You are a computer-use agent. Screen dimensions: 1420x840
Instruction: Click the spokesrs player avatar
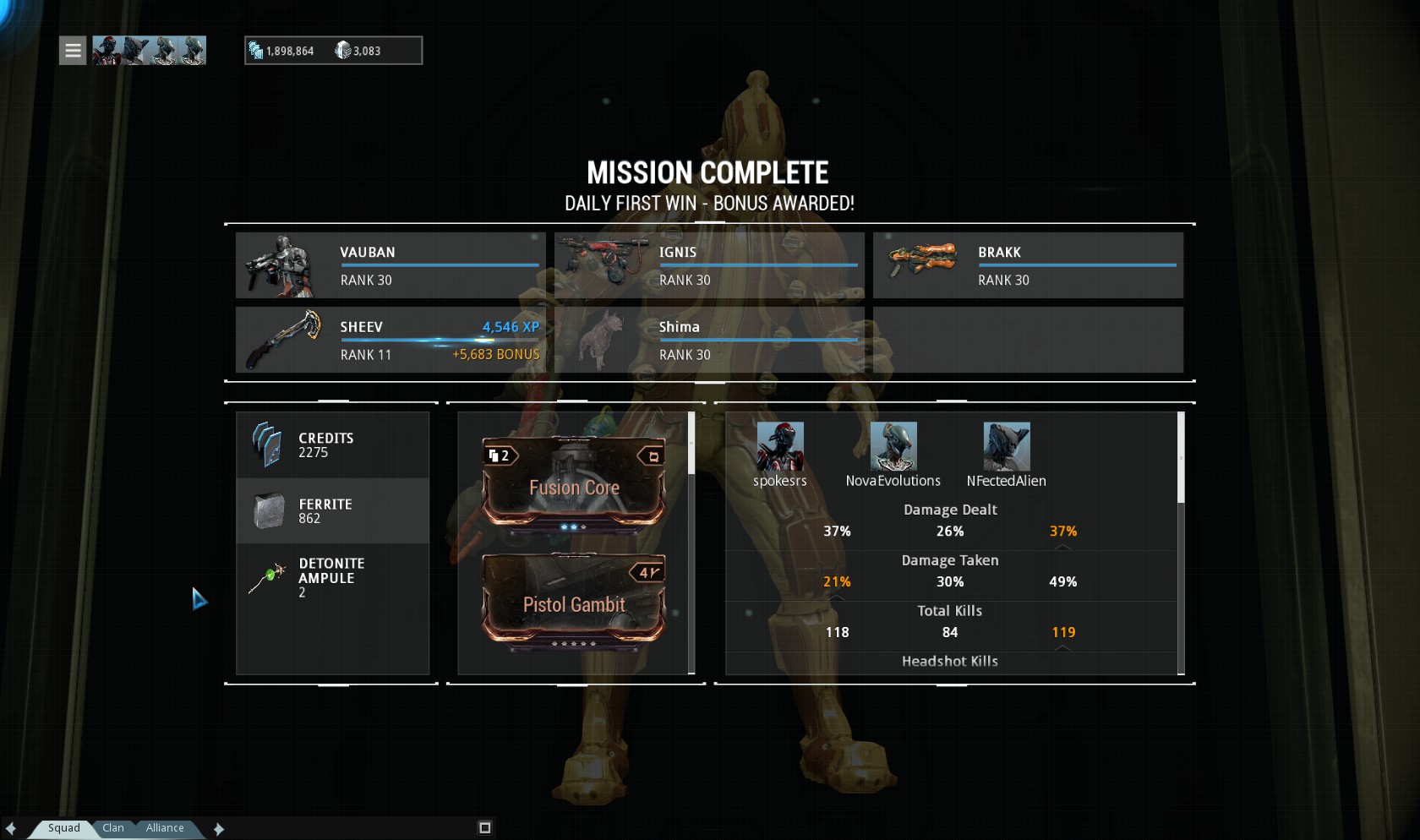779,446
